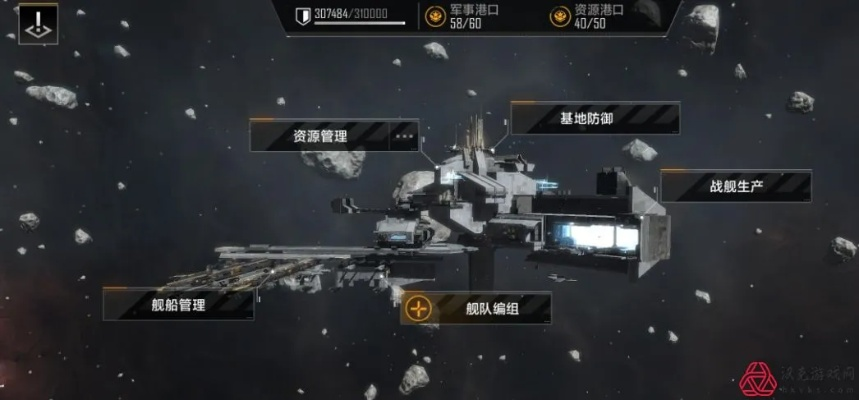Open the 资源港口 resource port icon
This screenshot has height=400, width=859.
(x=559, y=16)
